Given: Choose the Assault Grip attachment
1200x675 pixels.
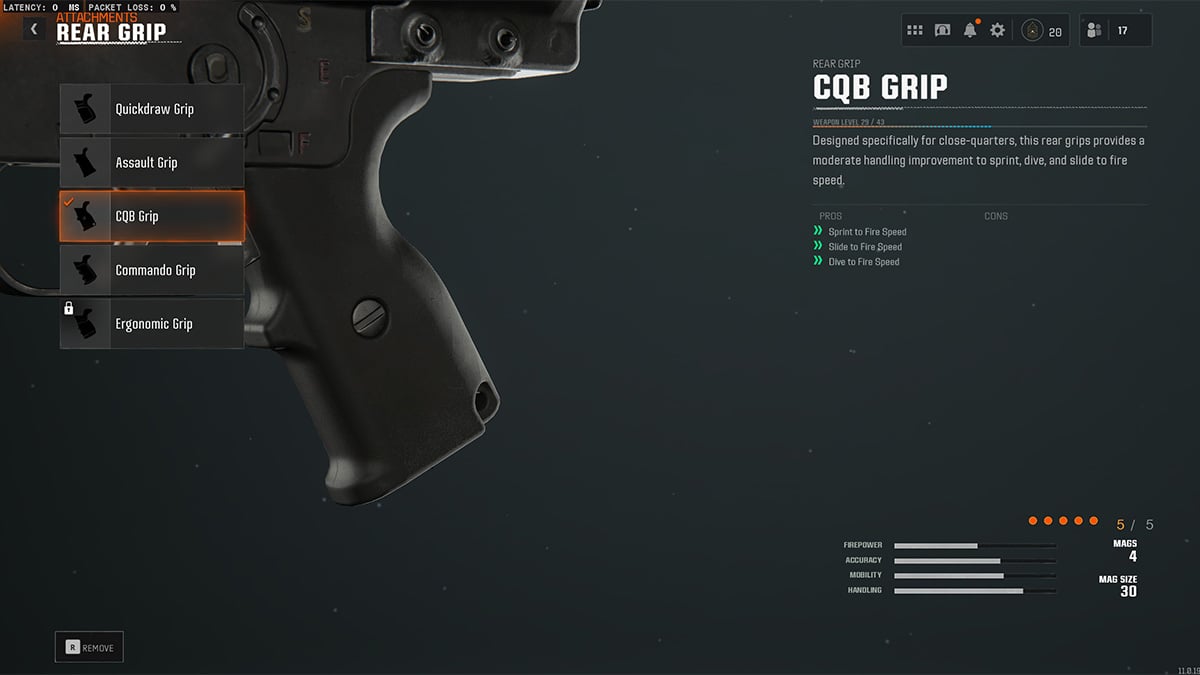Looking at the screenshot, I should point(152,163).
